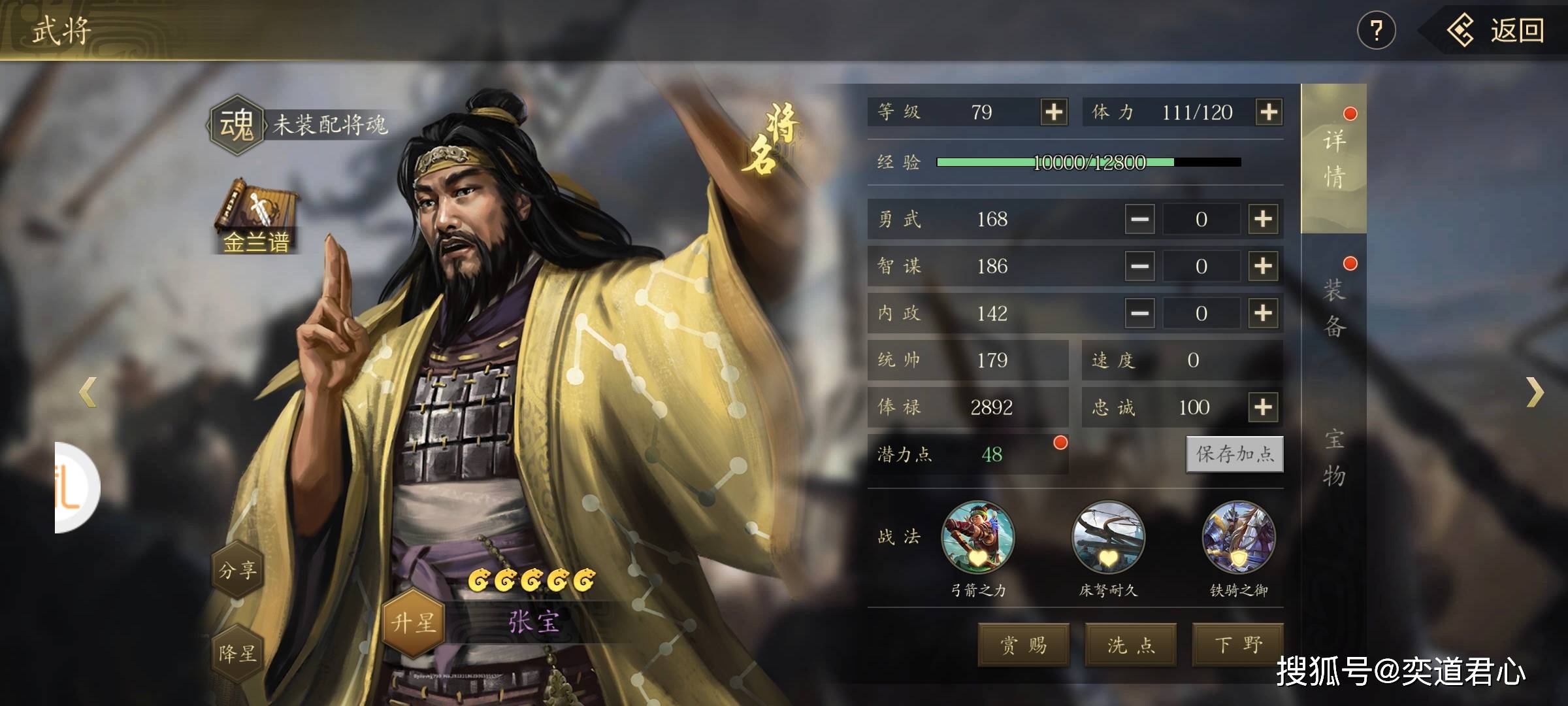Open the question mark help button

(1376, 31)
